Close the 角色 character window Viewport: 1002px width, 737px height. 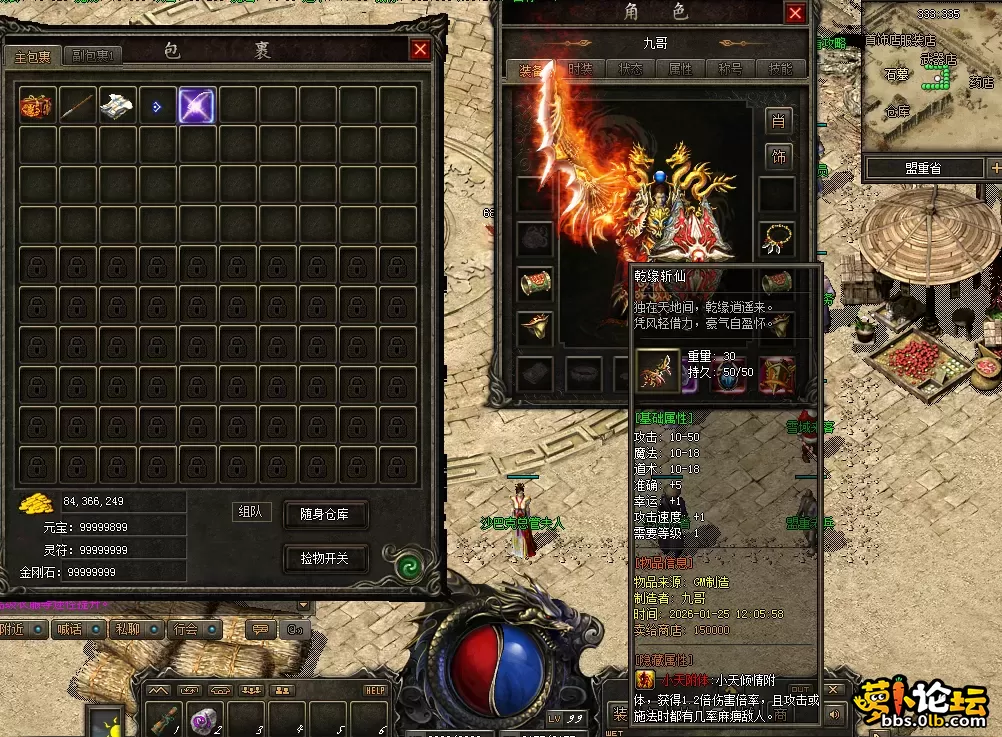tap(795, 13)
